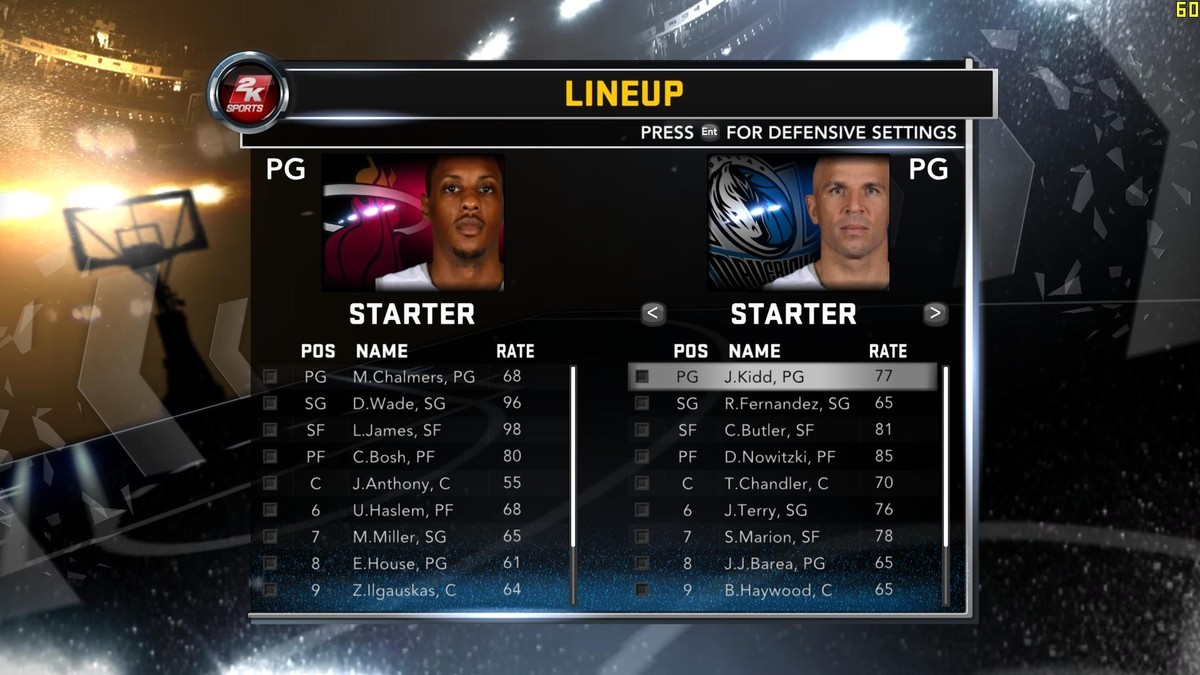Viewport: 1200px width, 675px height.
Task: Click the left arrow beside Mavericks STARTER
Action: [x=652, y=313]
